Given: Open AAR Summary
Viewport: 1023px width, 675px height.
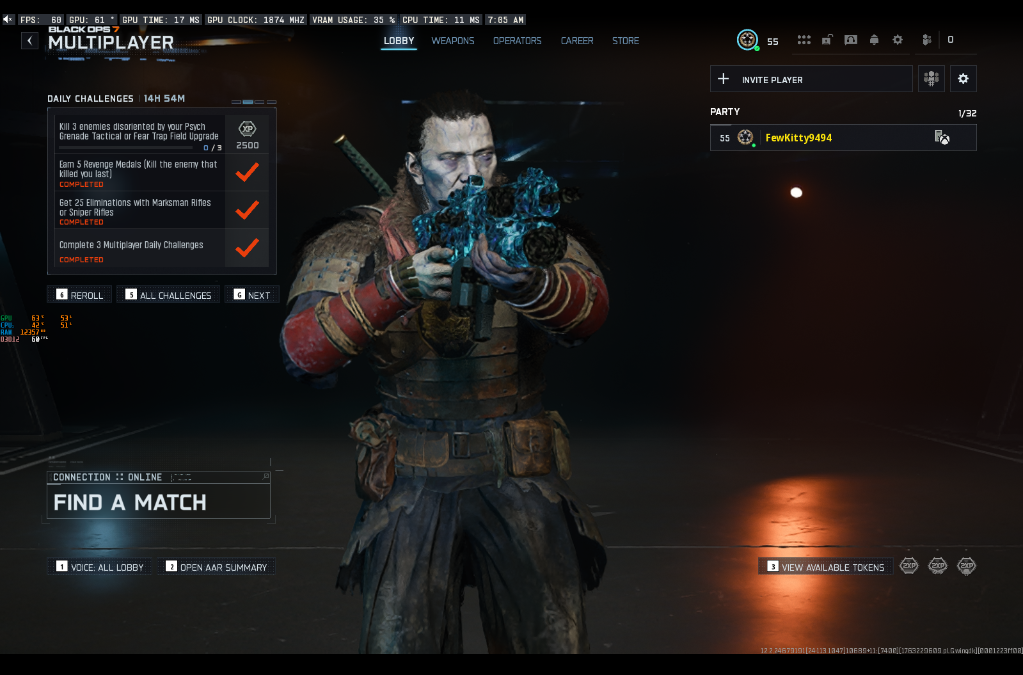Looking at the screenshot, I should (216, 567).
